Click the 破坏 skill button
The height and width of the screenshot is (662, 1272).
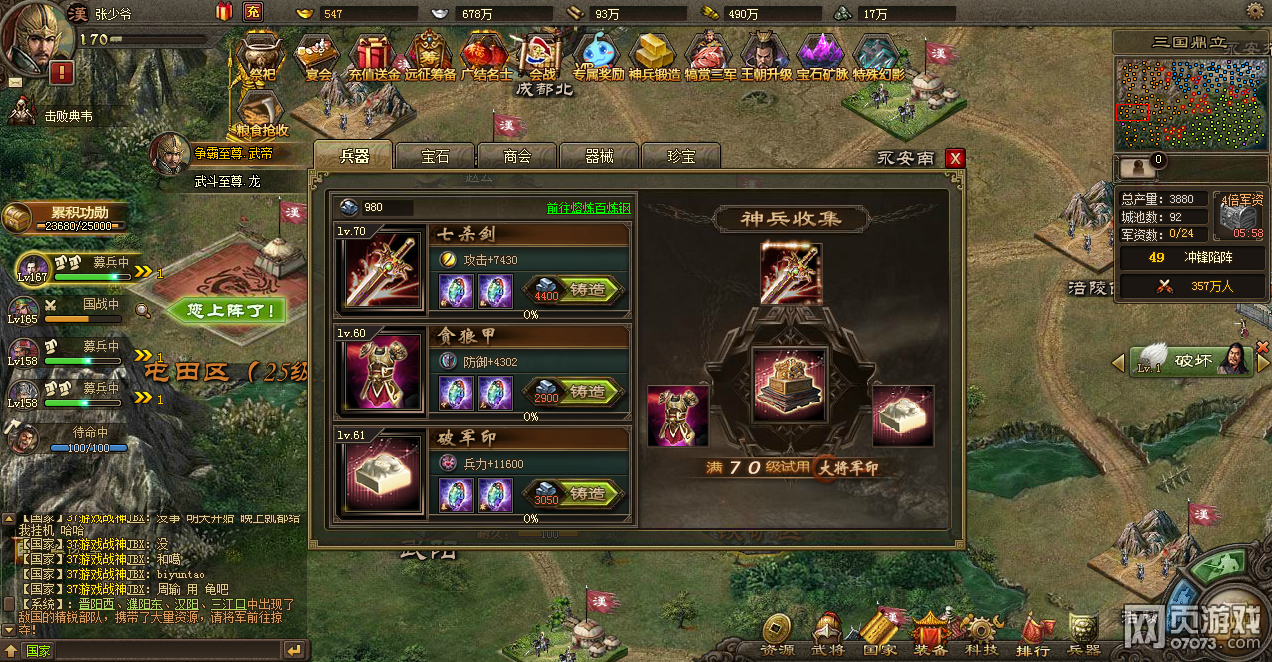click(1191, 361)
